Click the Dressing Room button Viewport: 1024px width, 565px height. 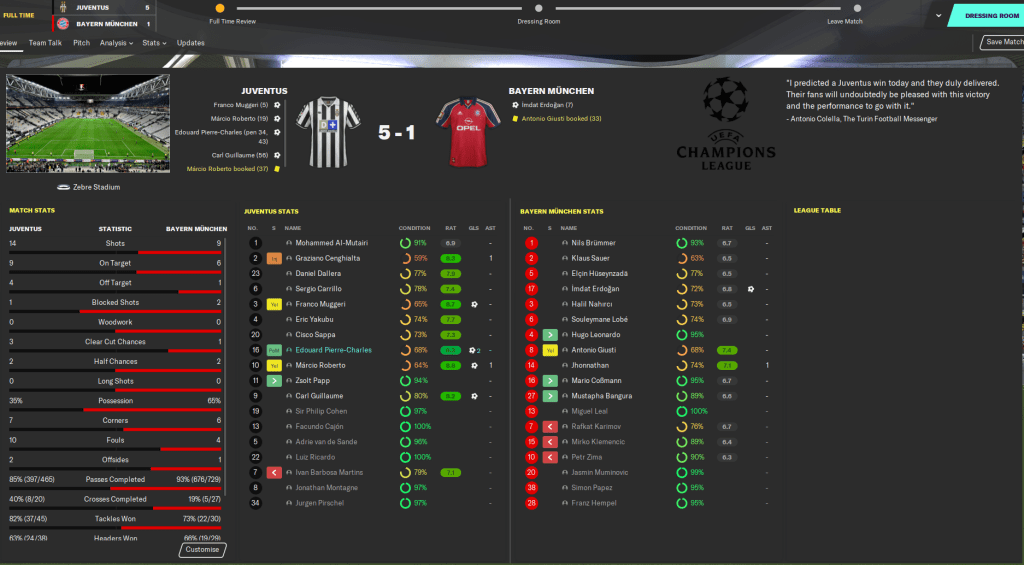pyautogui.click(x=988, y=16)
